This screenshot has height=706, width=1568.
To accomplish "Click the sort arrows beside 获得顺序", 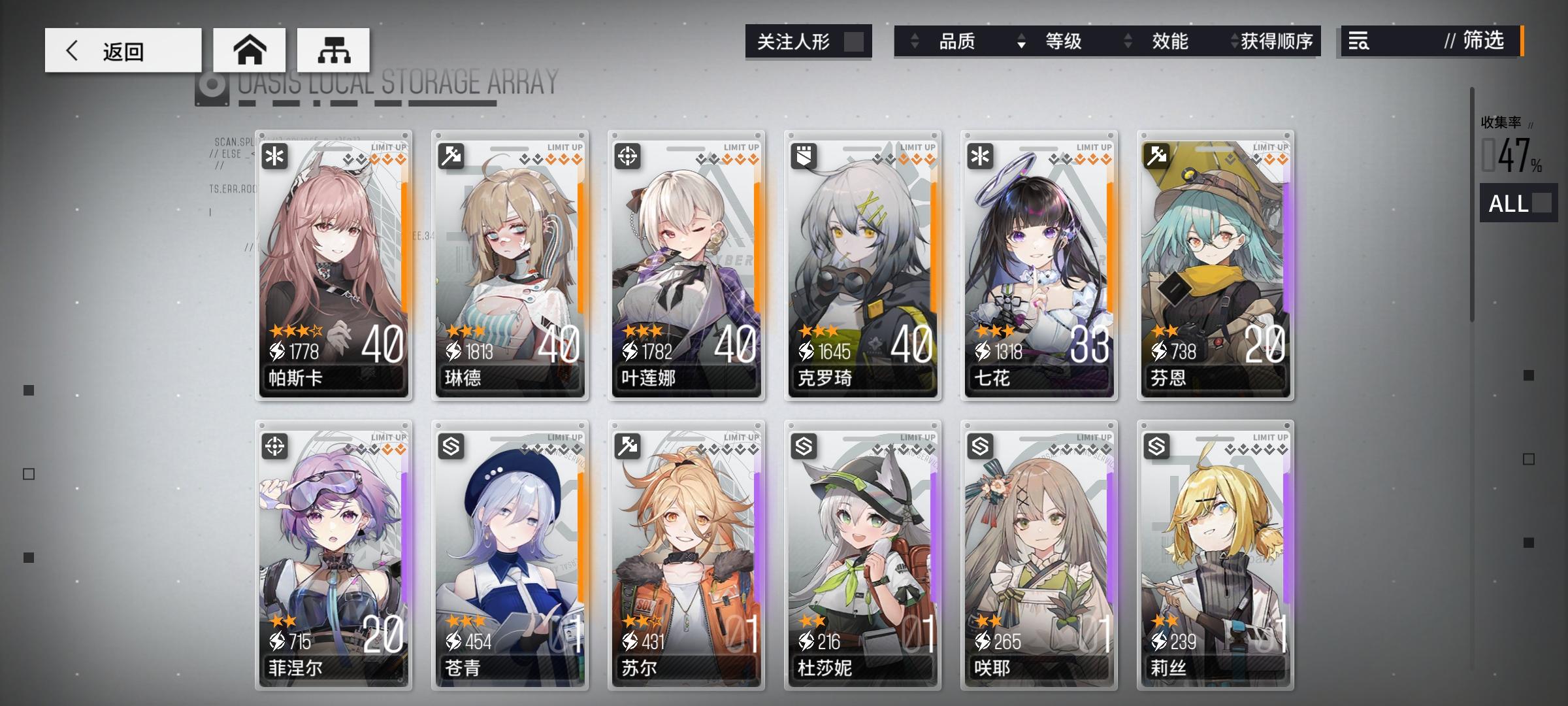I will tap(1235, 41).
